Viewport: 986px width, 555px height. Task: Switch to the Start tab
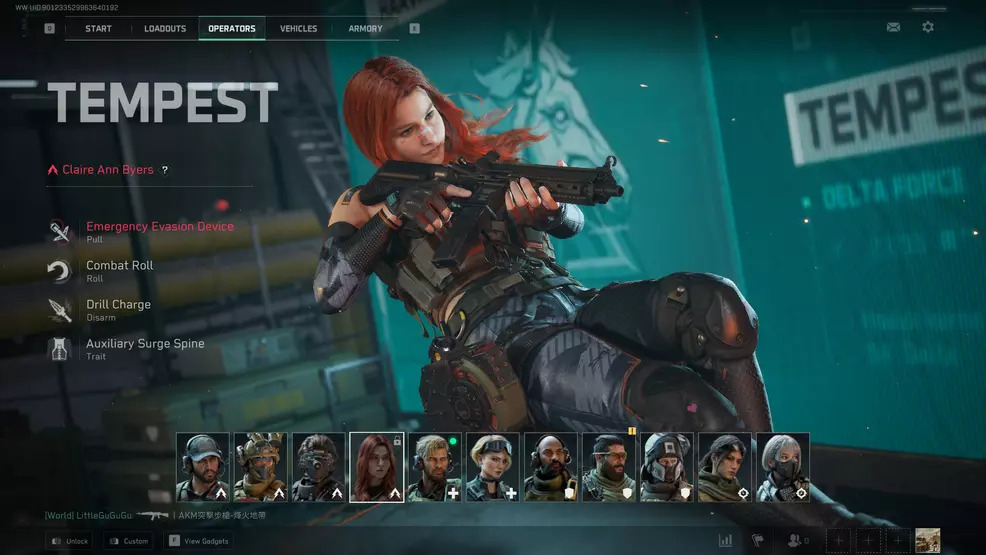98,28
